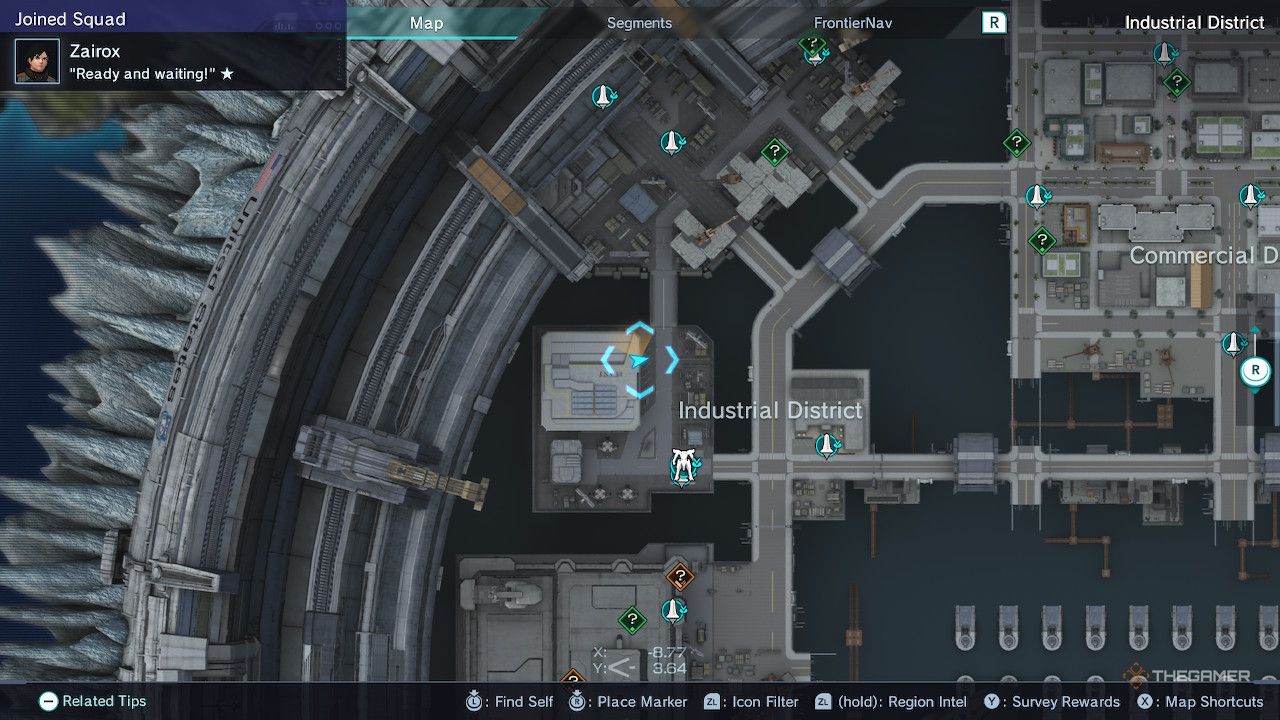Click the green question icon near the bottom fast travel pin

(631, 620)
